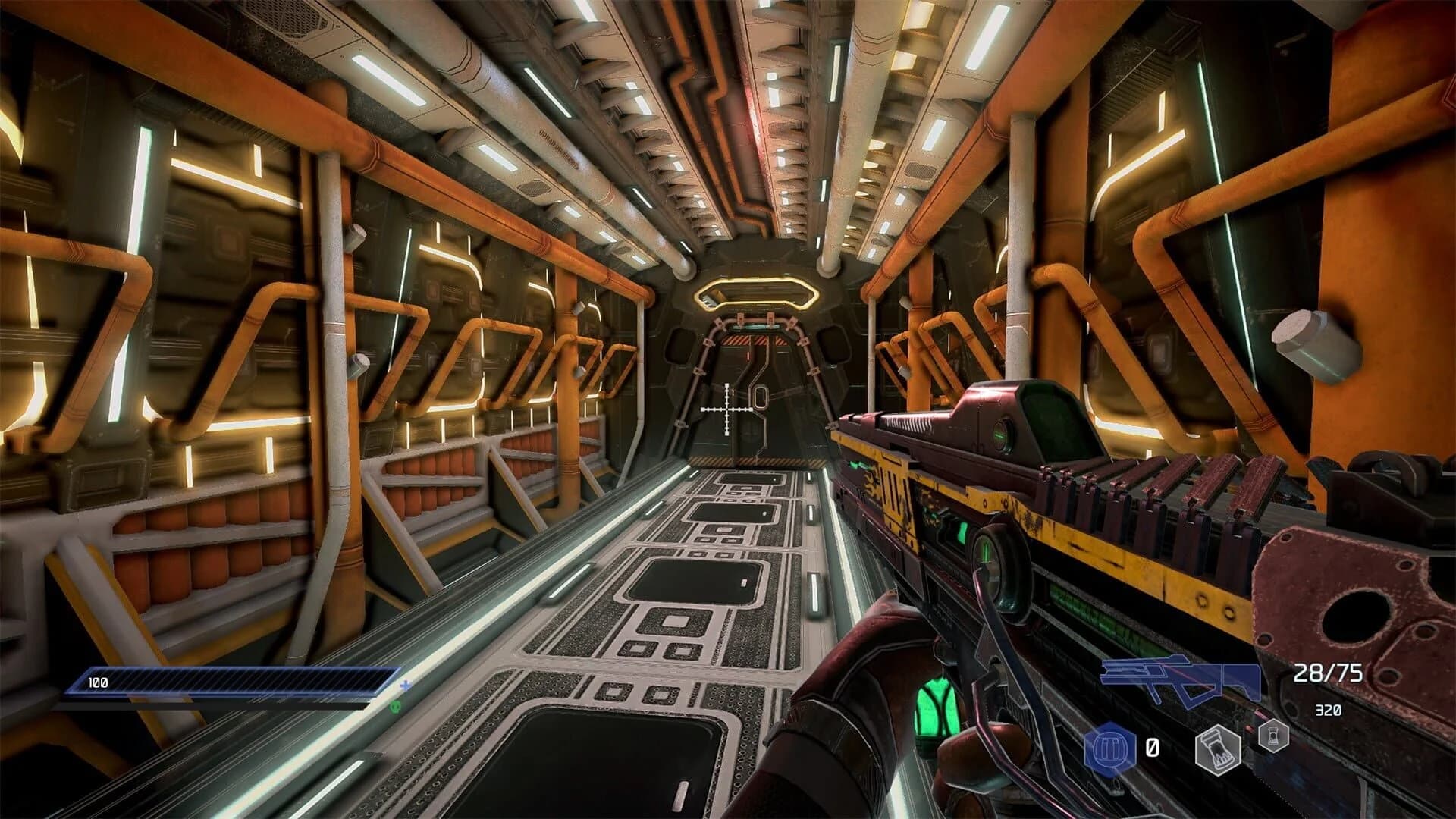Select the blue assault rifle weapon silhouette icon
The height and width of the screenshot is (819, 1456).
1178,679
